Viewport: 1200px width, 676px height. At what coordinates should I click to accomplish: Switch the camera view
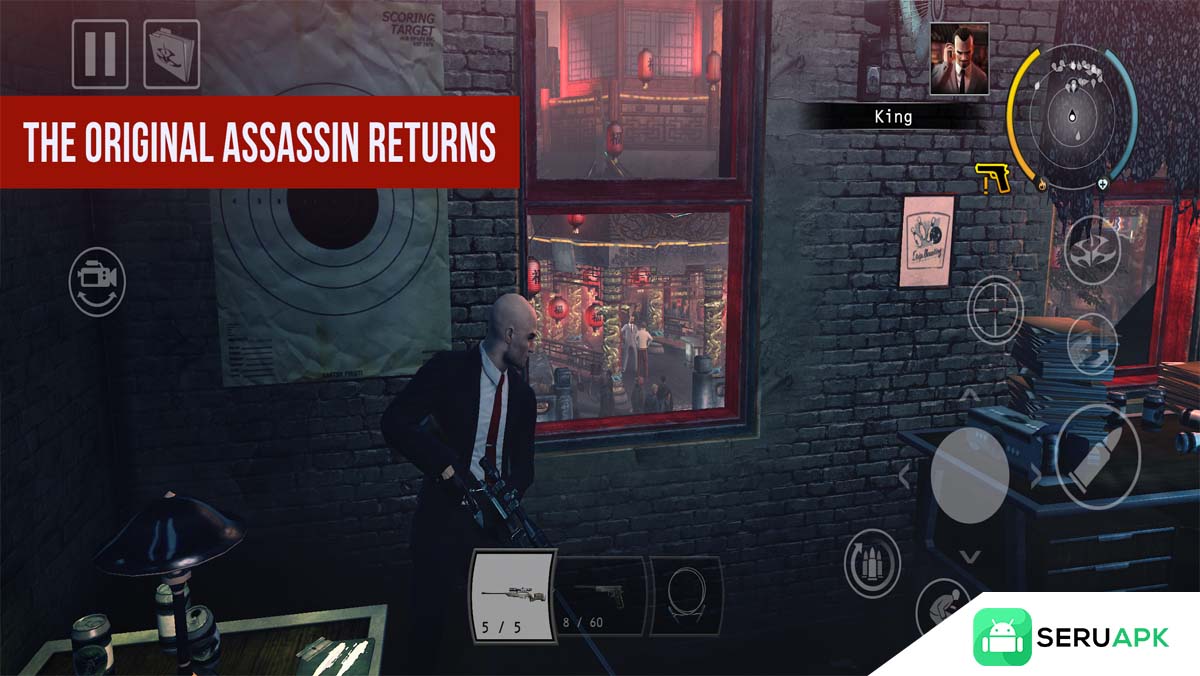(97, 283)
